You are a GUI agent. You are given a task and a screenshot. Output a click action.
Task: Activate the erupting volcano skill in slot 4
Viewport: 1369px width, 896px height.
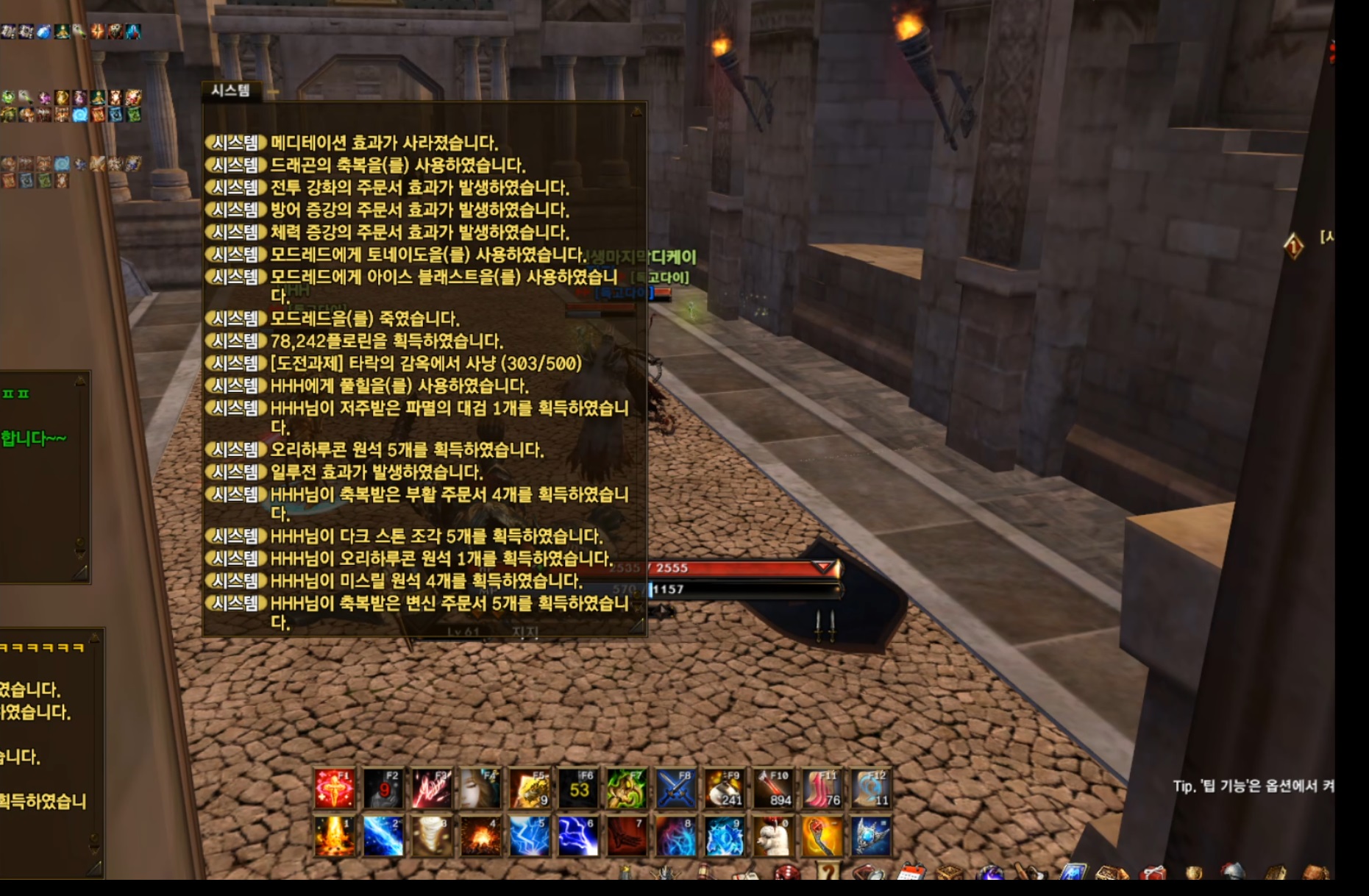(x=480, y=836)
